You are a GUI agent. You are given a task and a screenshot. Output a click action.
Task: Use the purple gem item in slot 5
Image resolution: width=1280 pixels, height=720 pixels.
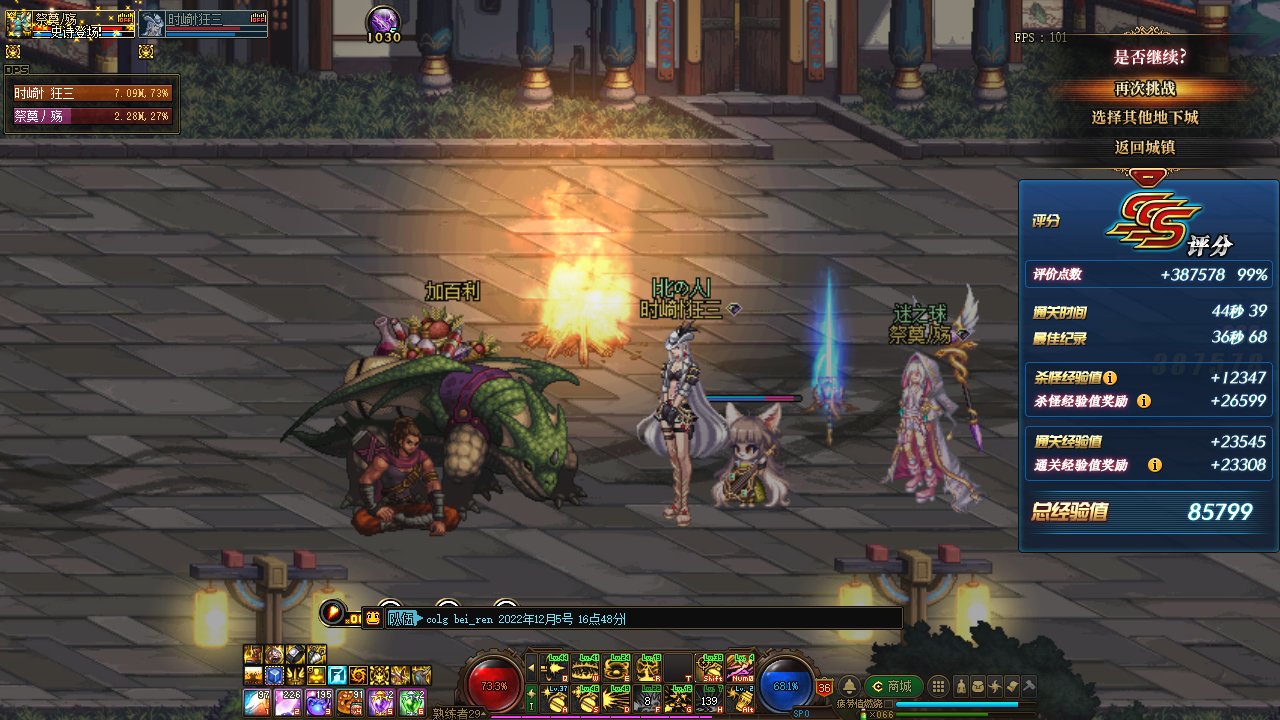(x=381, y=701)
